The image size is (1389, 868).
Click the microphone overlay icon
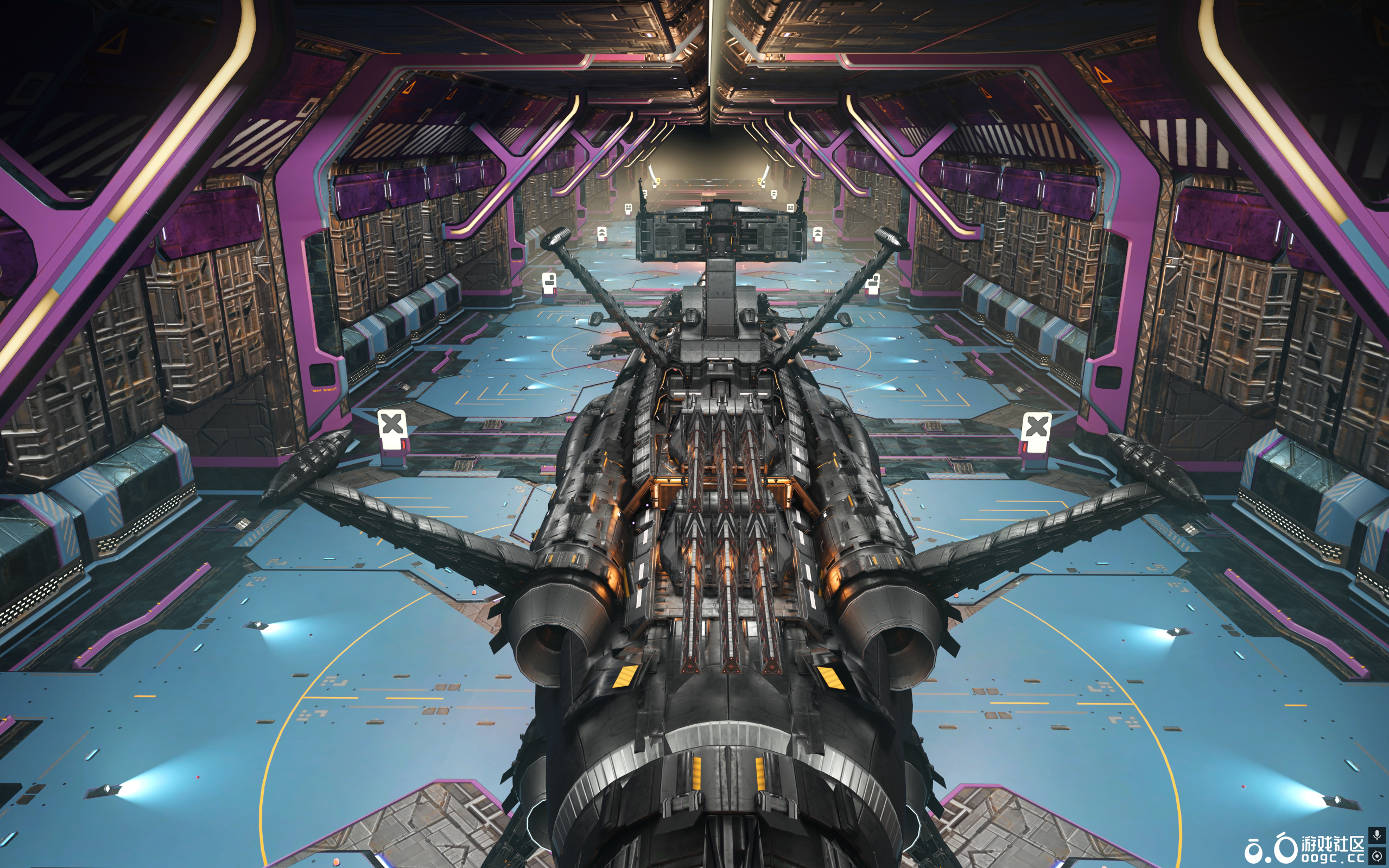coord(1377,835)
